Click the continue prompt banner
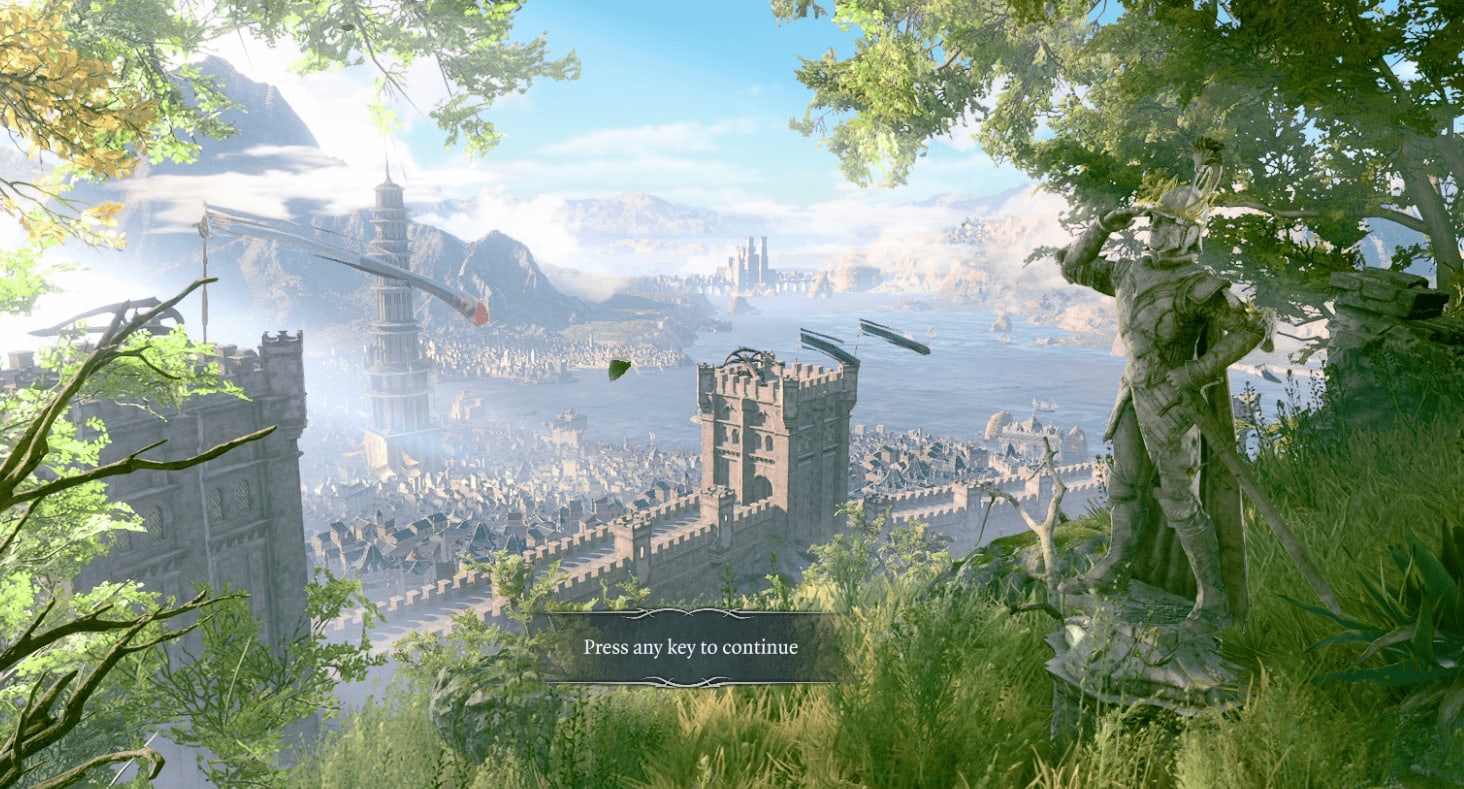The width and height of the screenshot is (1464, 789). 690,647
